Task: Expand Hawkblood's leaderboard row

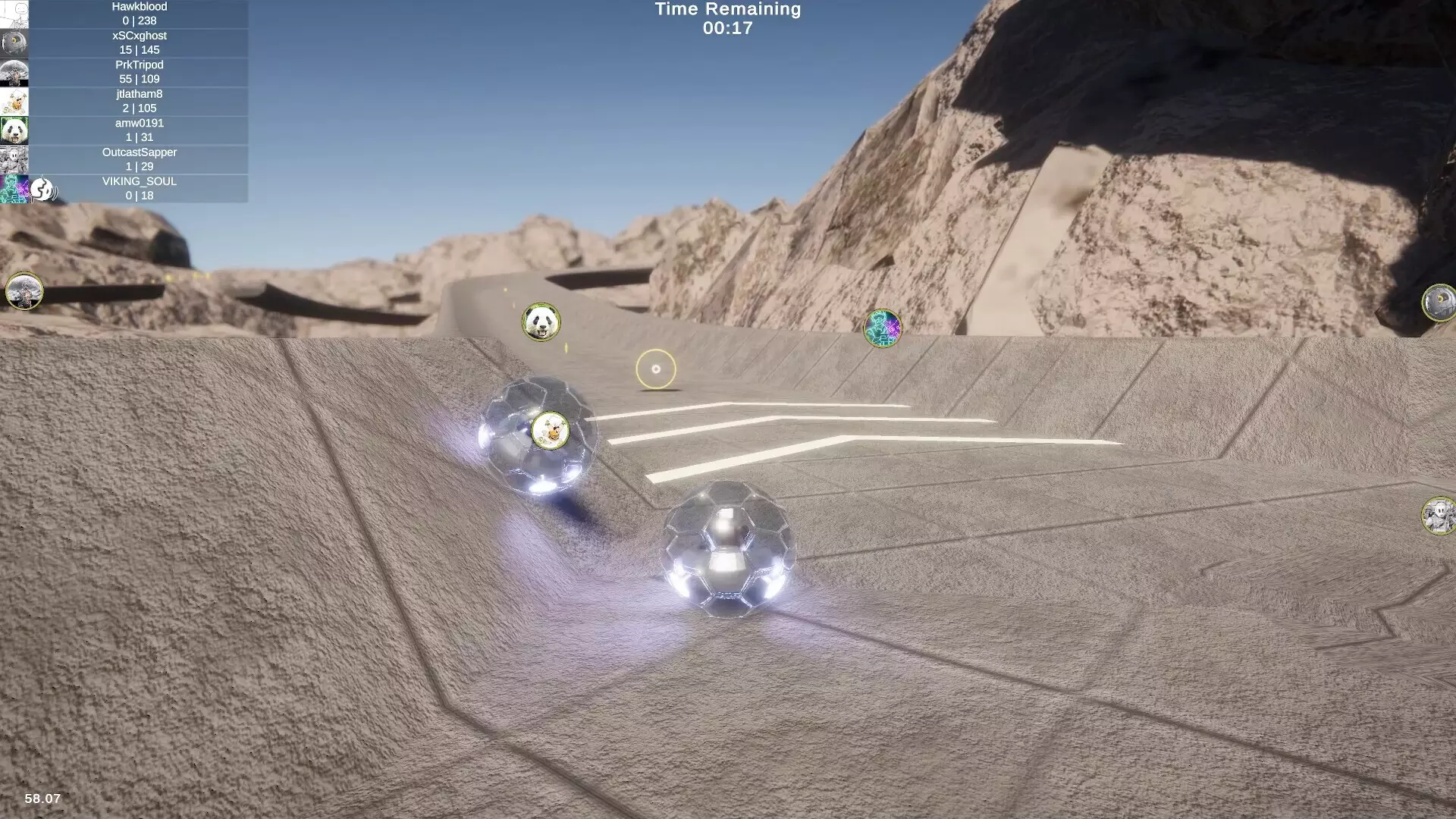Action: tap(139, 14)
